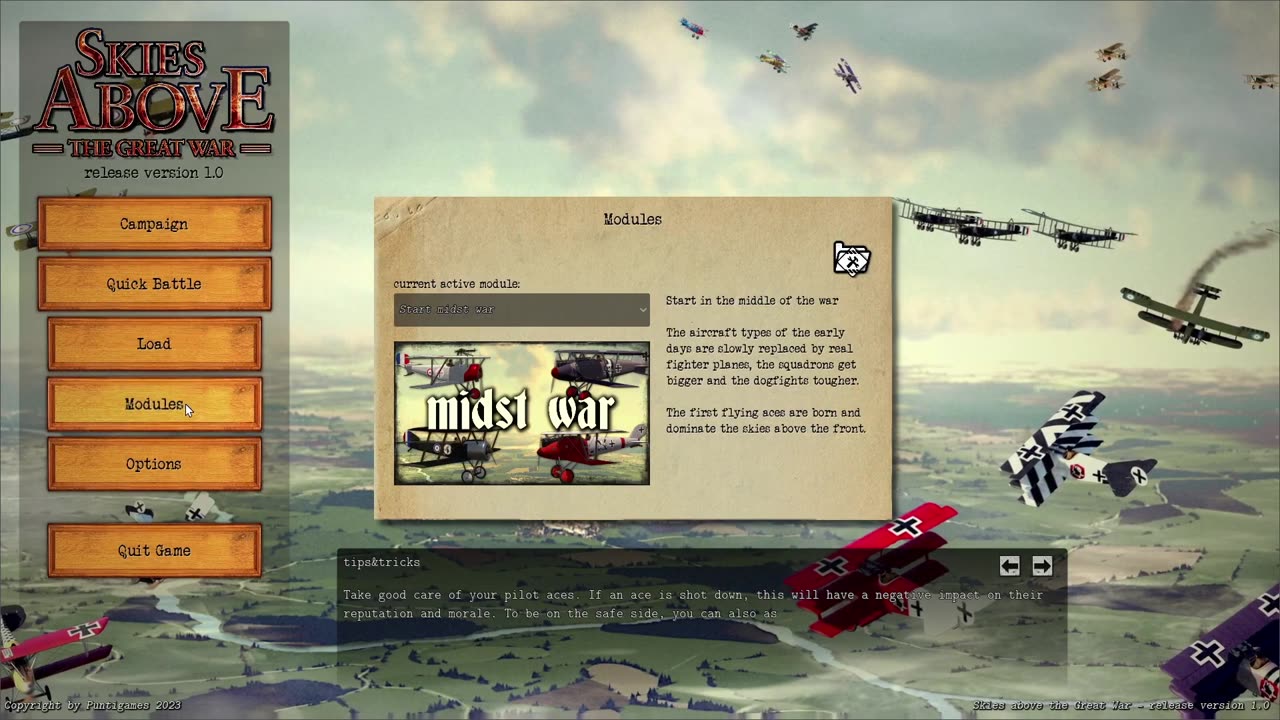Select the Modules menu entry
The height and width of the screenshot is (720, 1280).
154,404
